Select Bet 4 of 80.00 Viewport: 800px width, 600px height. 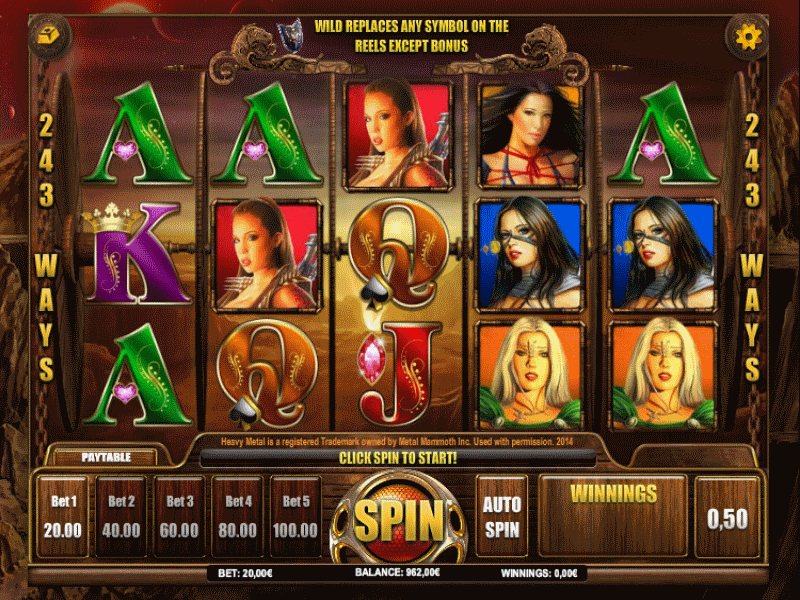[238, 515]
